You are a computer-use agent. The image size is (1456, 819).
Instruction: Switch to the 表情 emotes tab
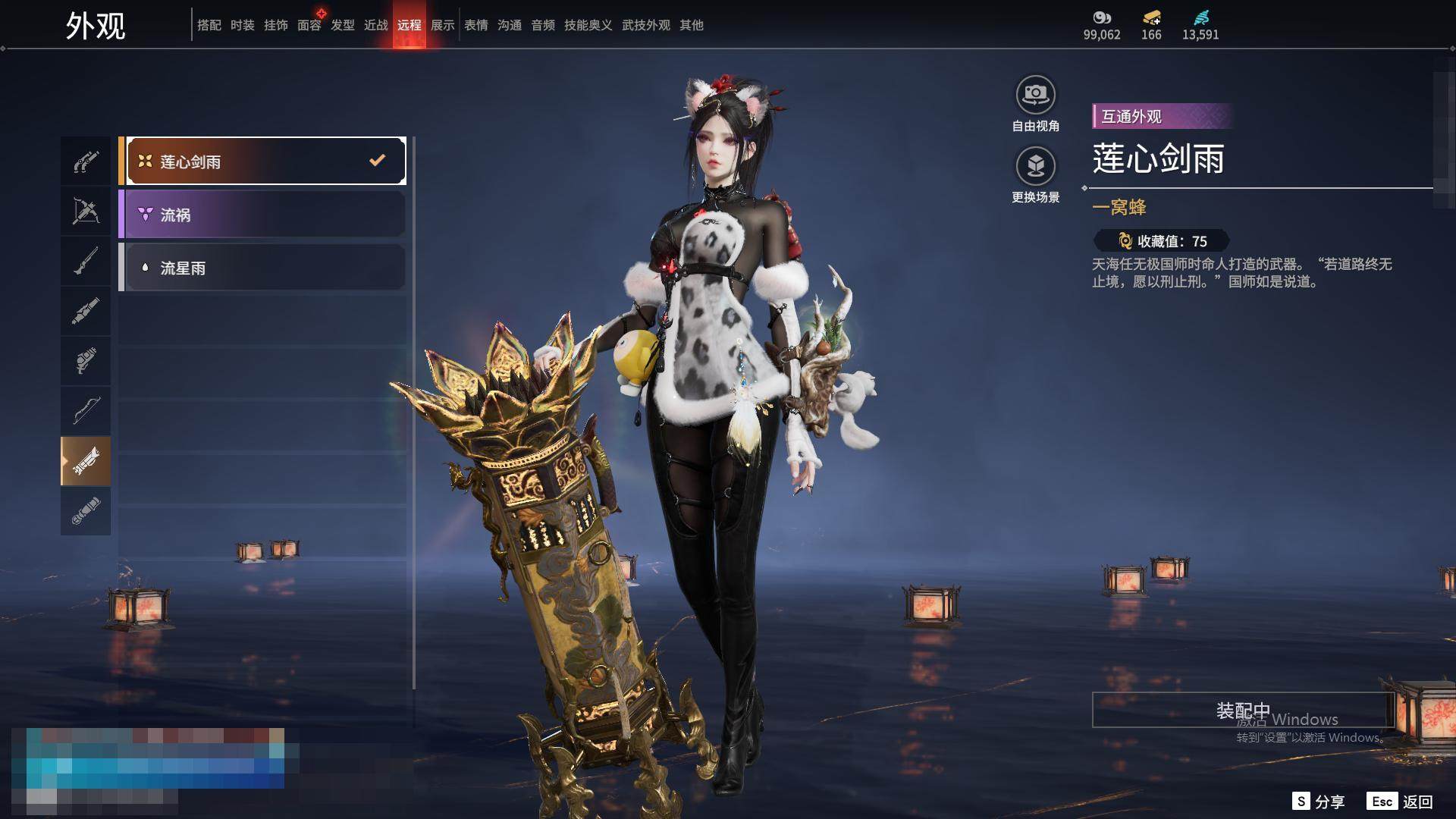pos(476,25)
